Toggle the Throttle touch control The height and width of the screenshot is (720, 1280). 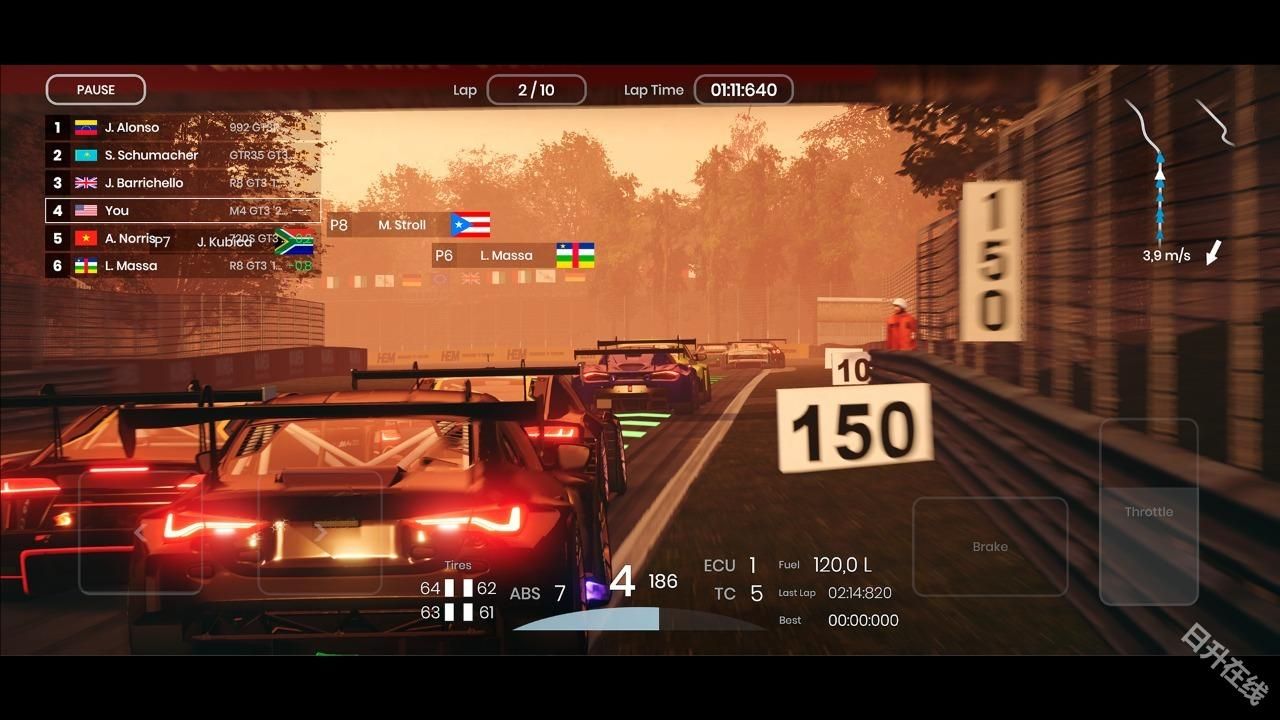1148,511
